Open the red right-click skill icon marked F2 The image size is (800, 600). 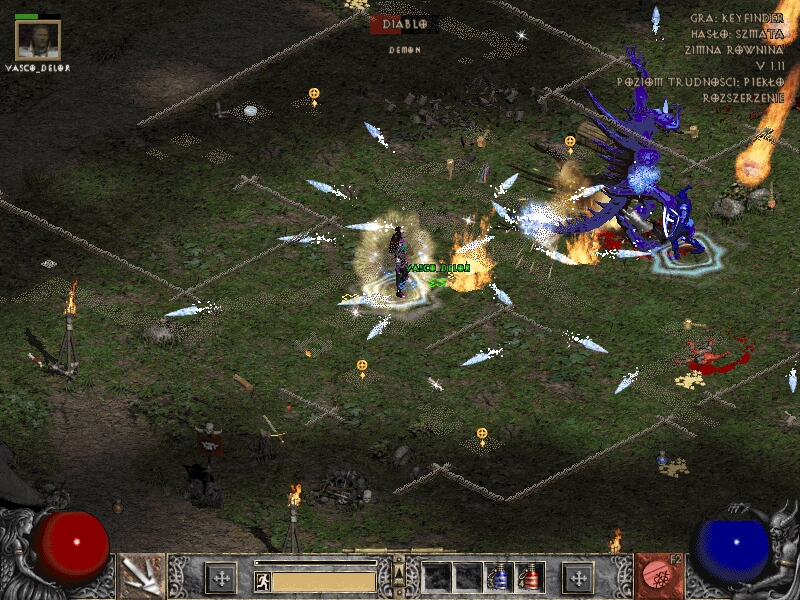coord(658,576)
